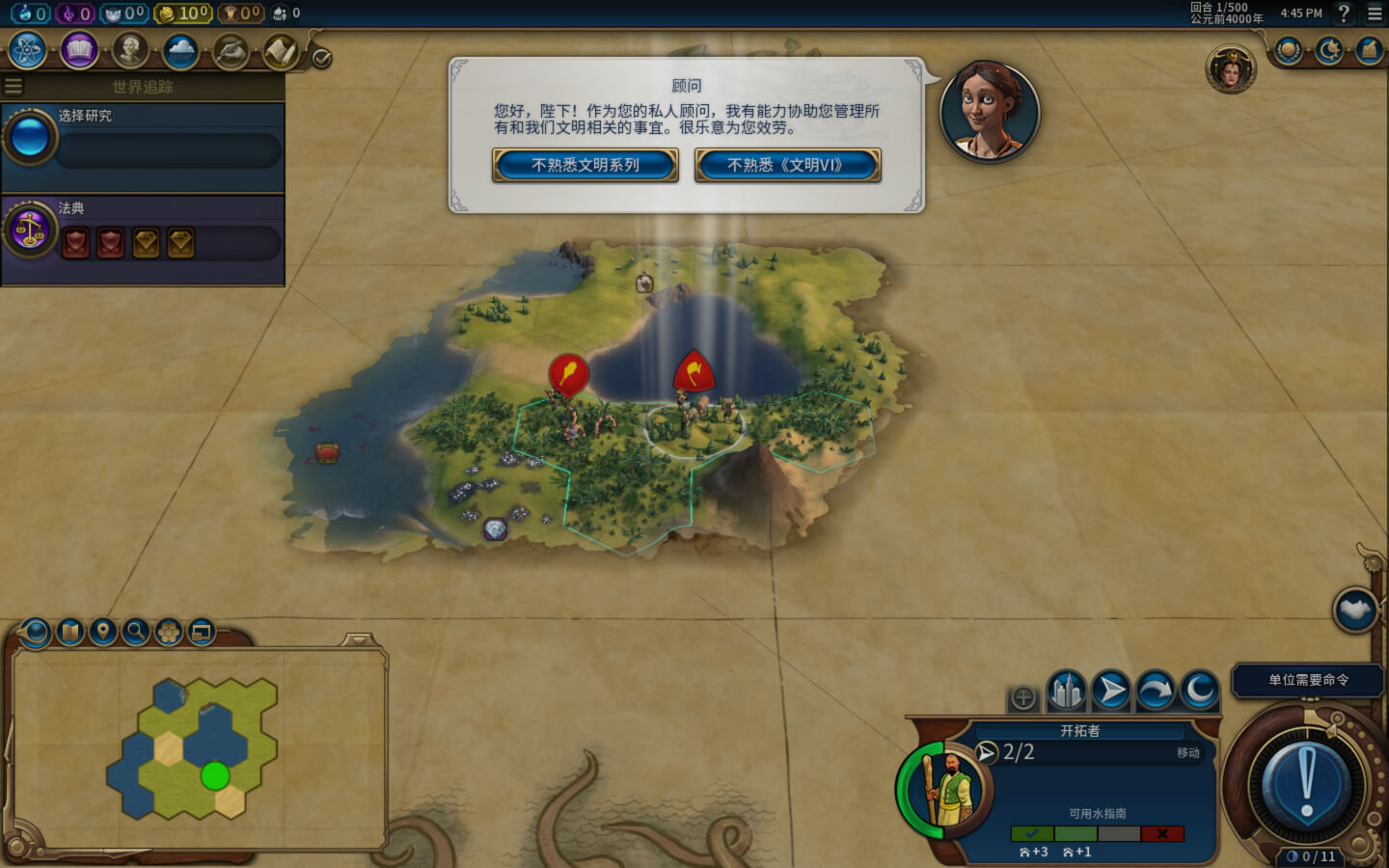The height and width of the screenshot is (868, 1389).
Task: Open the main menu in top-right corner
Action: (x=1375, y=14)
